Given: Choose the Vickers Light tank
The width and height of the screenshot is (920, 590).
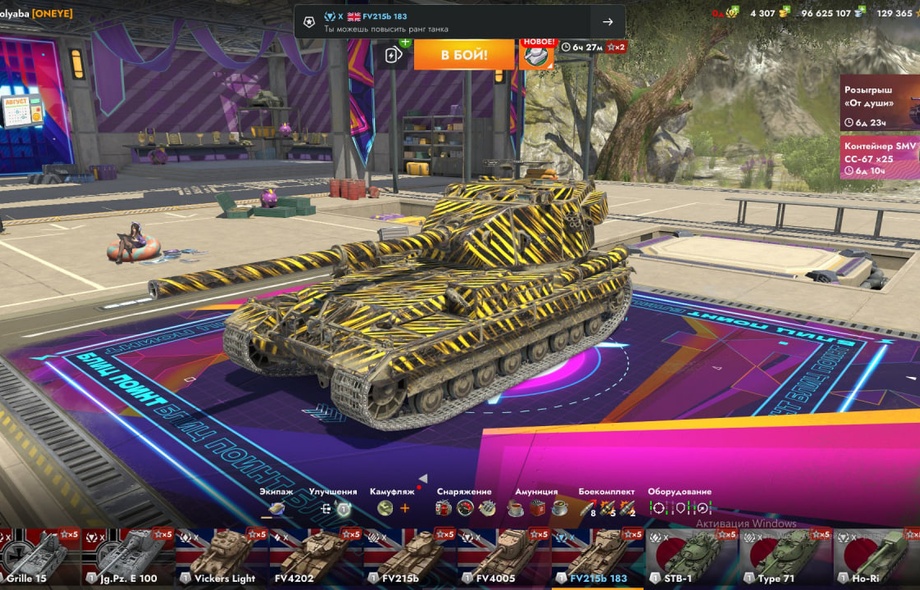Looking at the screenshot, I should coord(222,556).
